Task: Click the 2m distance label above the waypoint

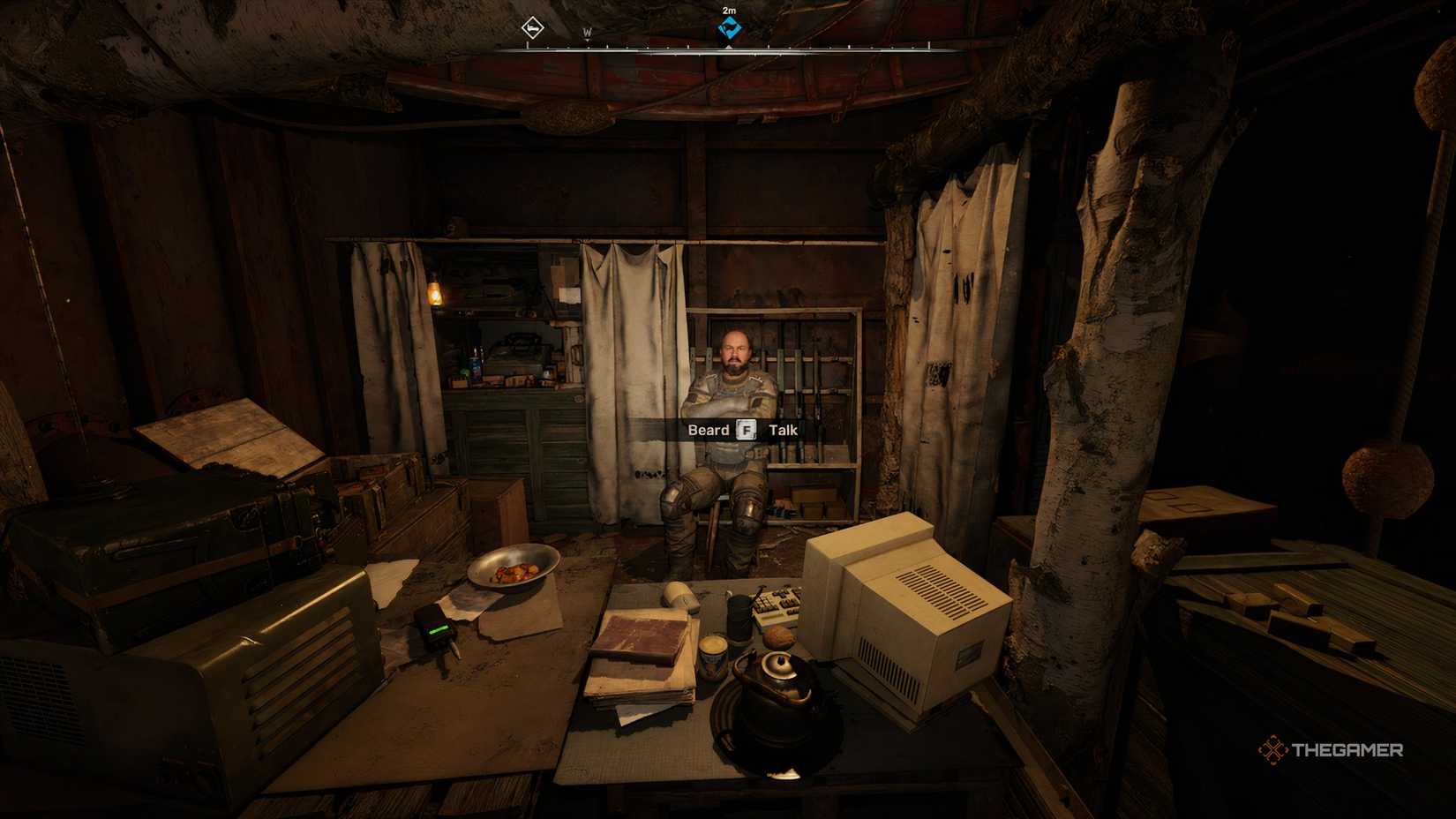Action: (730, 9)
